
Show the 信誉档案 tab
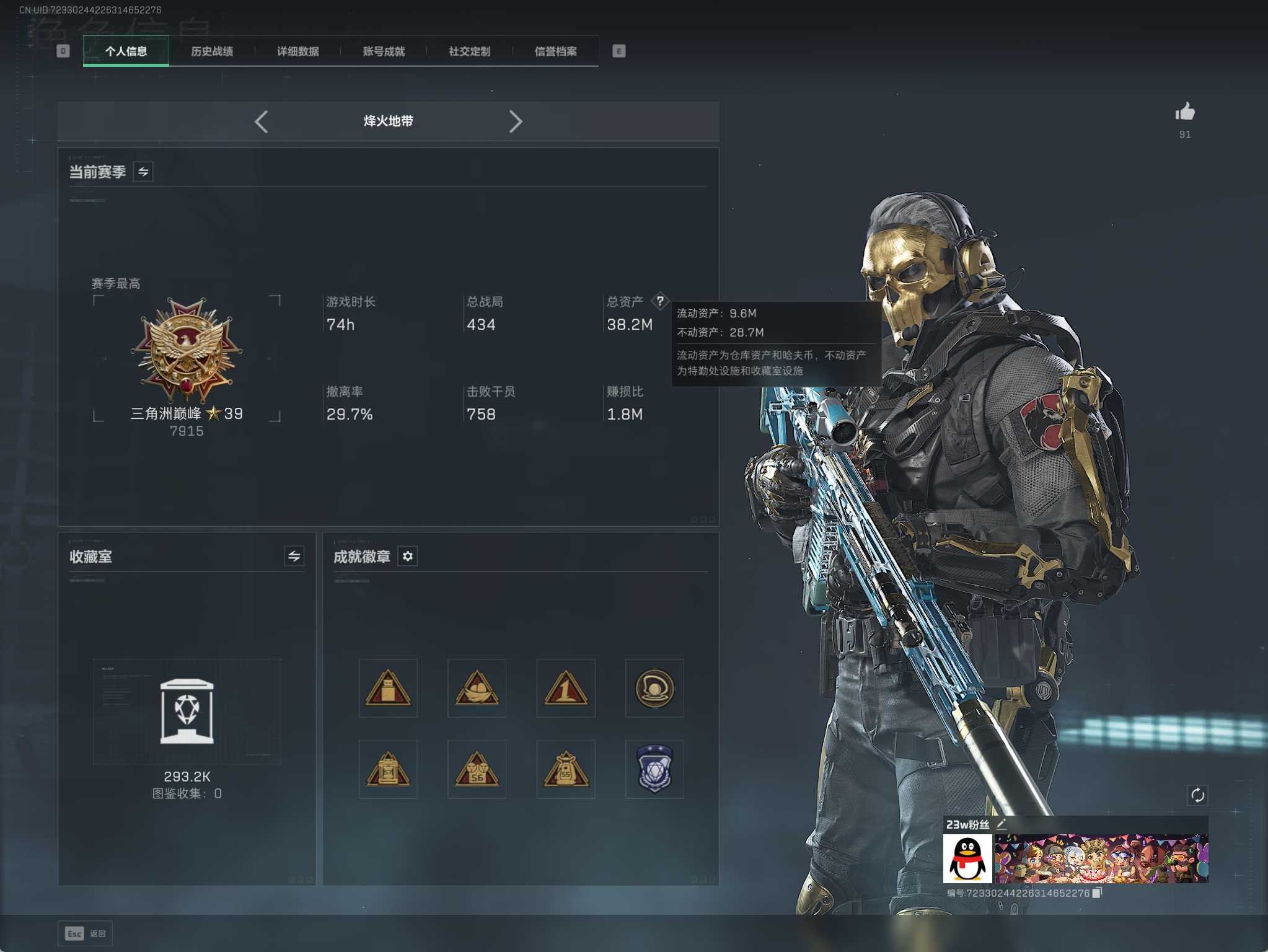(x=555, y=51)
